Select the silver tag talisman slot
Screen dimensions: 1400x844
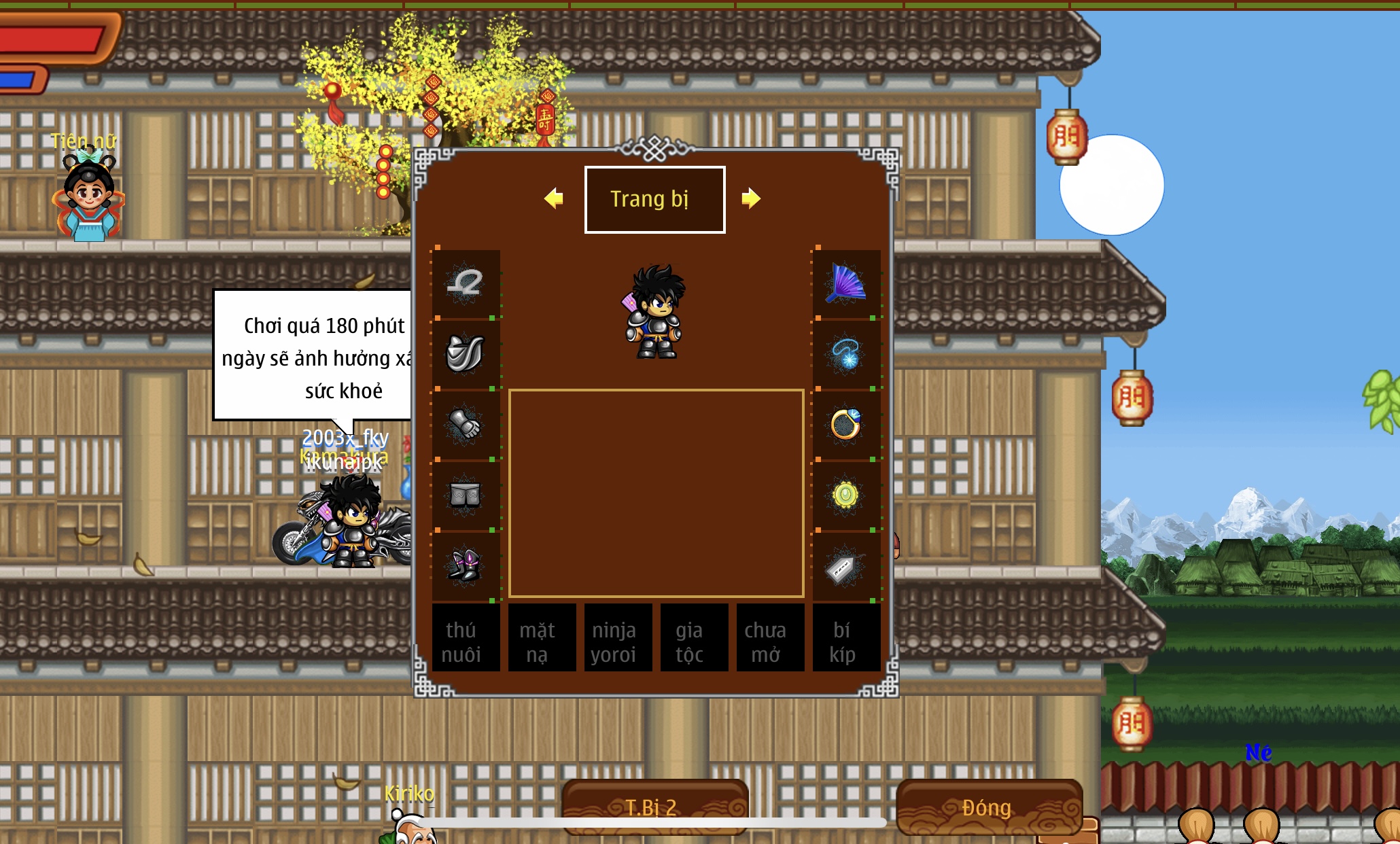(846, 566)
